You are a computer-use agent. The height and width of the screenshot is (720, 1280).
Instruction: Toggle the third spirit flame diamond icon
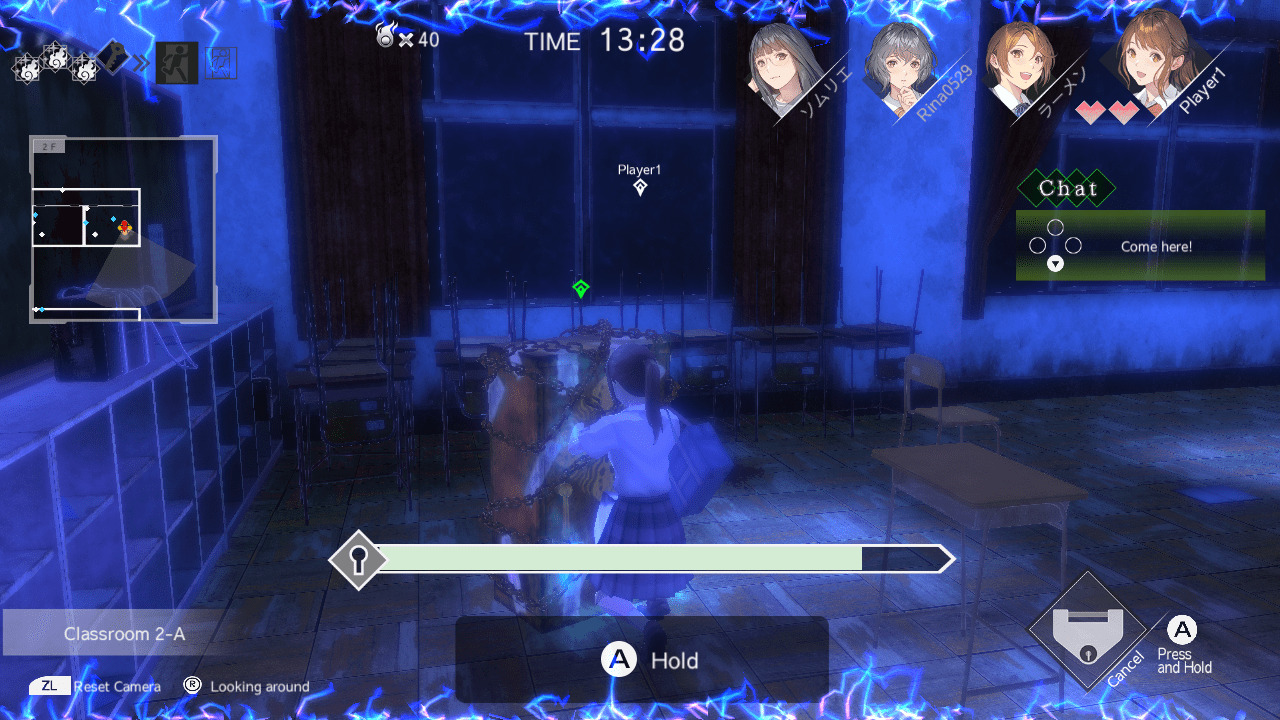pyautogui.click(x=85, y=67)
